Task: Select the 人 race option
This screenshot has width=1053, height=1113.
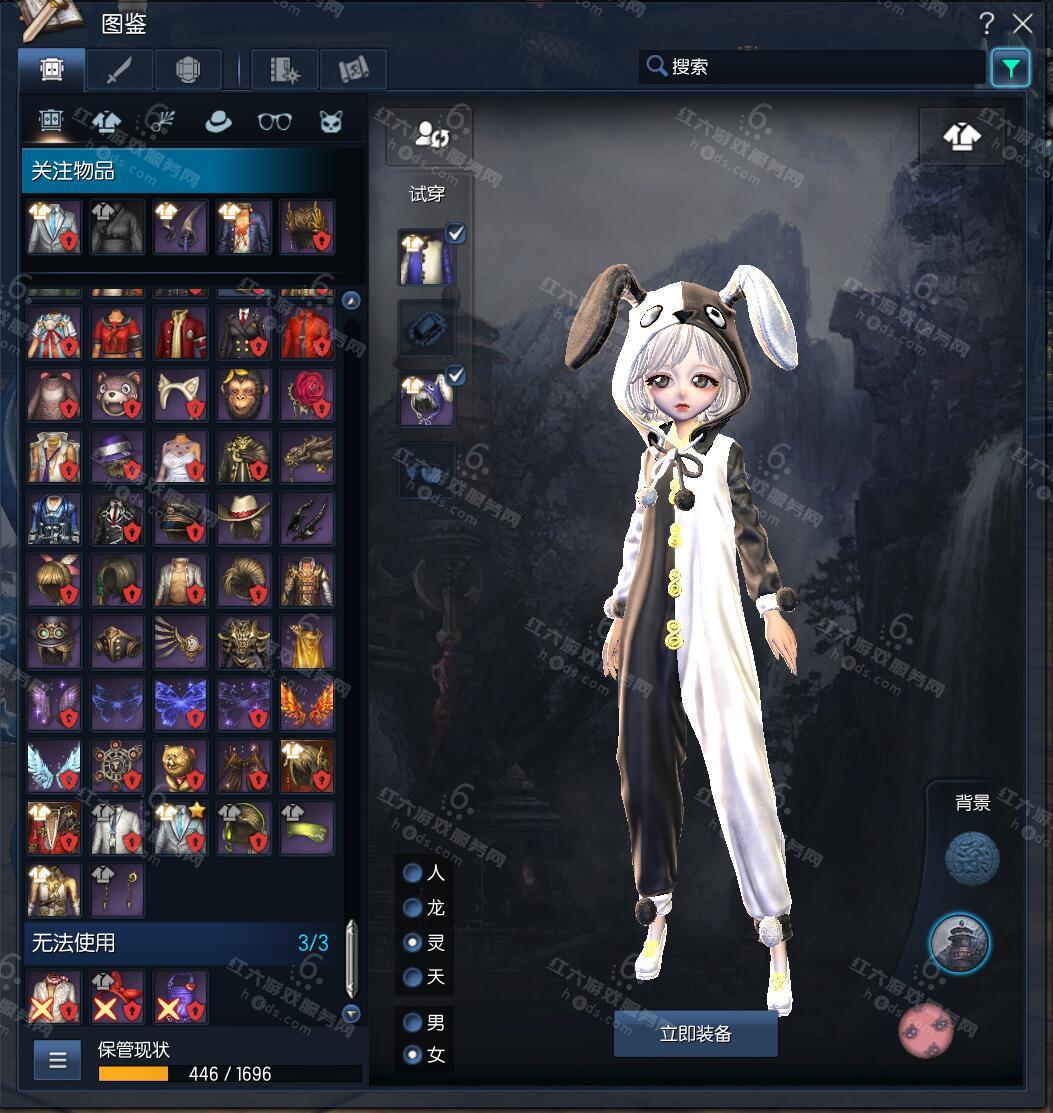Action: point(412,873)
